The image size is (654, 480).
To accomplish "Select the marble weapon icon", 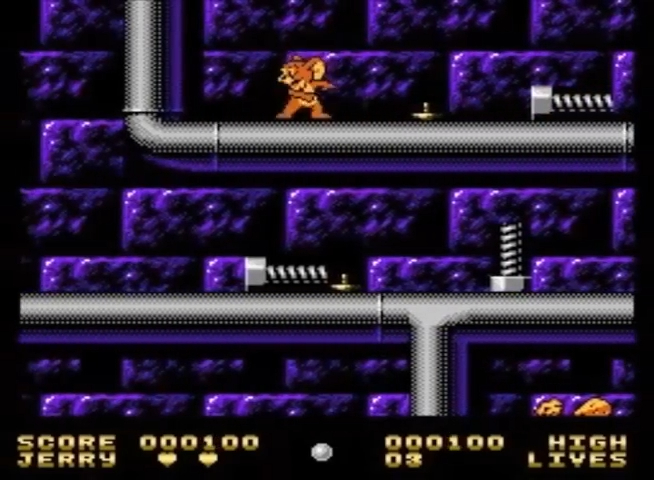I will [321, 452].
